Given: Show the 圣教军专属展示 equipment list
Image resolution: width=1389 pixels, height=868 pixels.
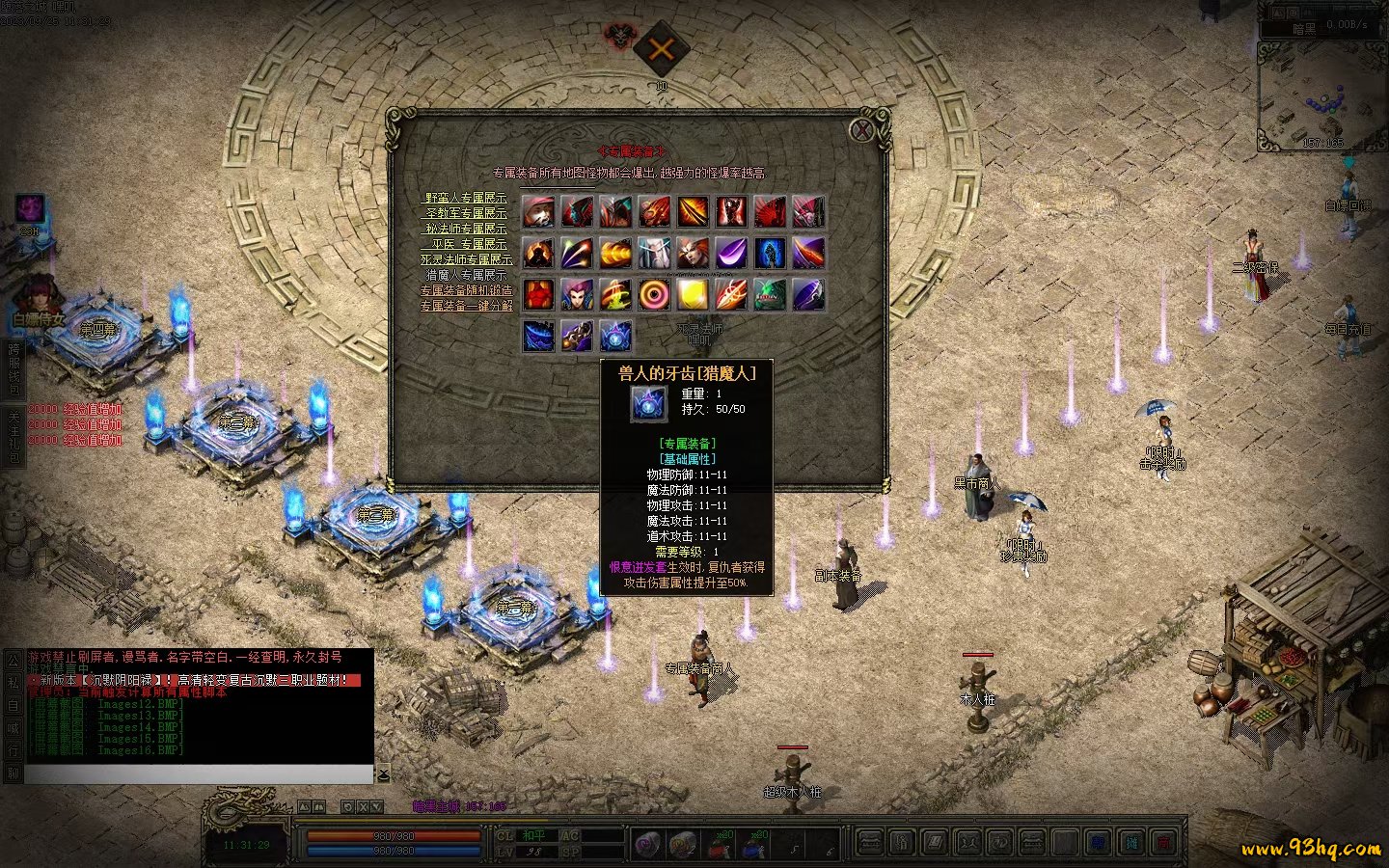Looking at the screenshot, I should [x=467, y=213].
